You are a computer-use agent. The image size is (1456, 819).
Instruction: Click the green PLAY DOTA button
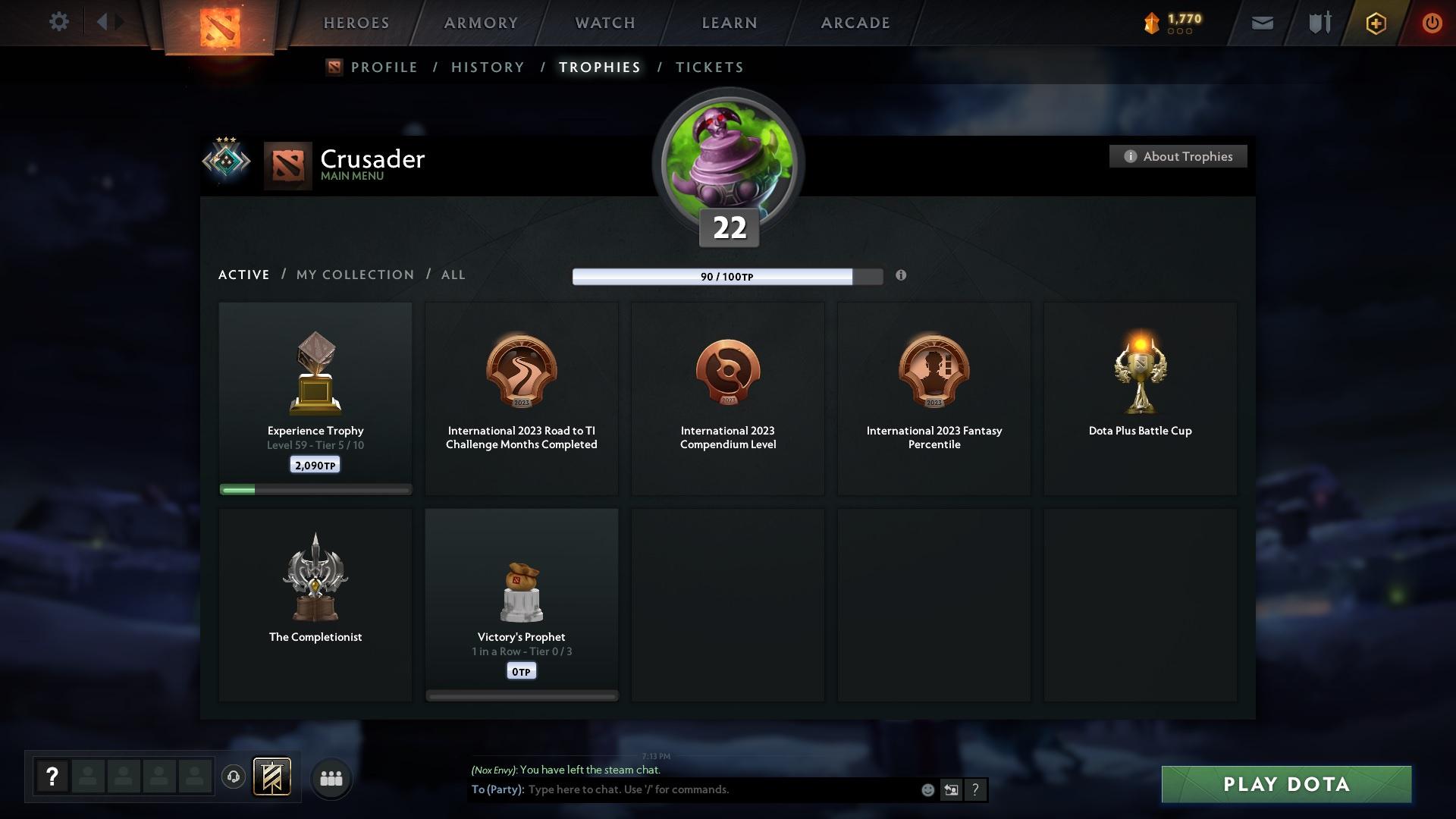click(x=1285, y=785)
